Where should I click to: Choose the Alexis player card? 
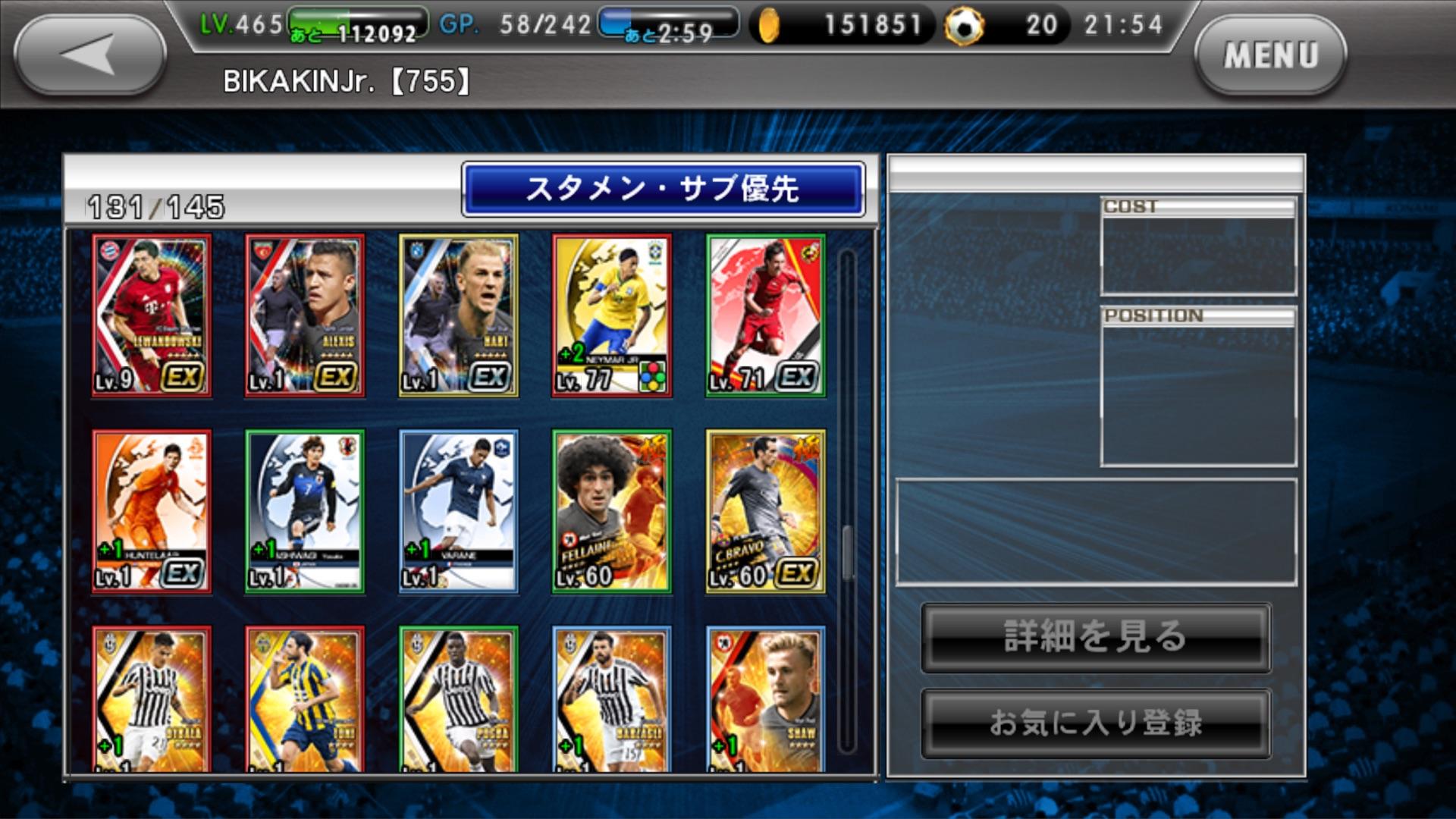point(305,315)
